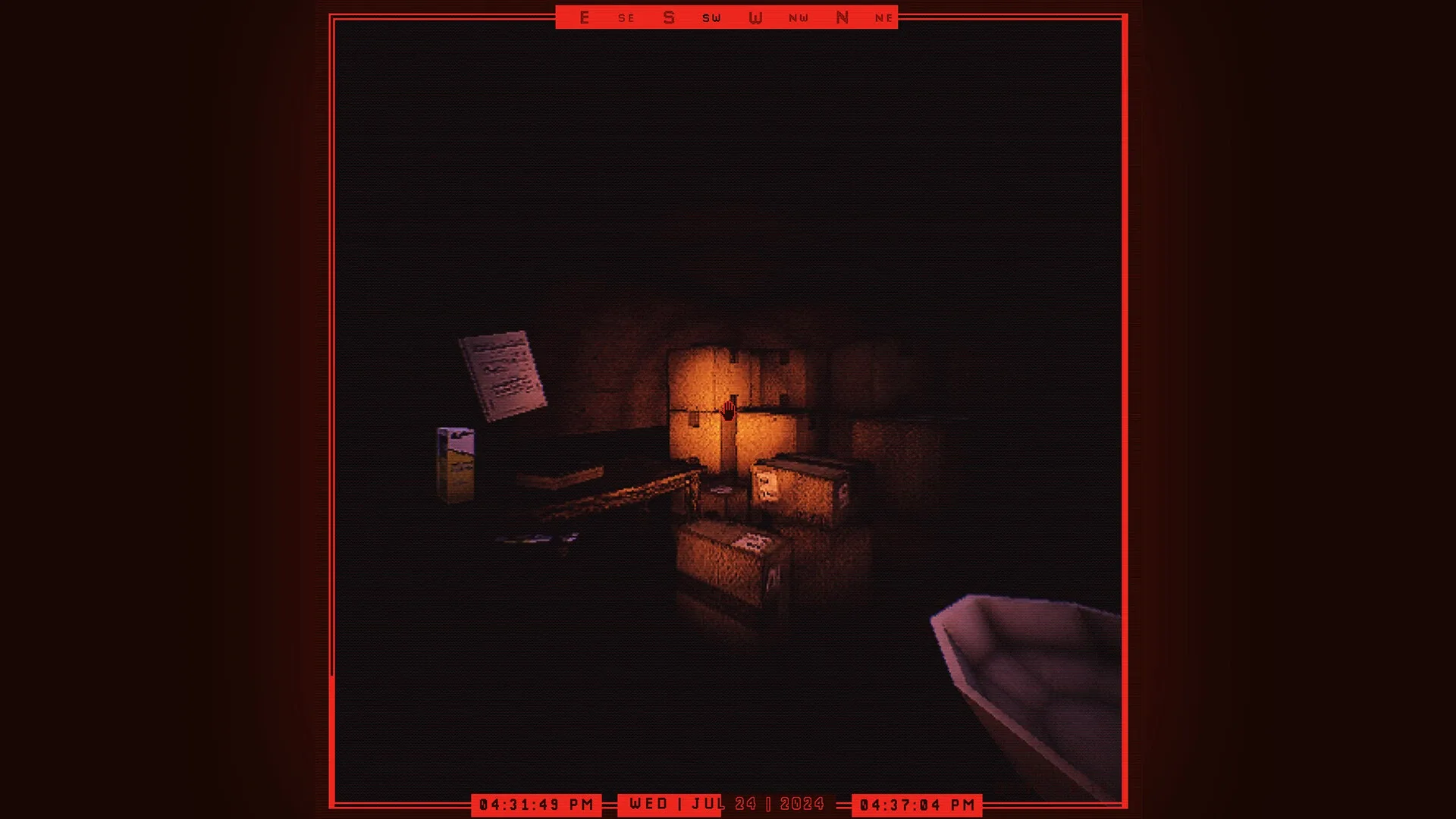Click the NE compass indicator
The height and width of the screenshot is (819, 1456).
pos(883,17)
